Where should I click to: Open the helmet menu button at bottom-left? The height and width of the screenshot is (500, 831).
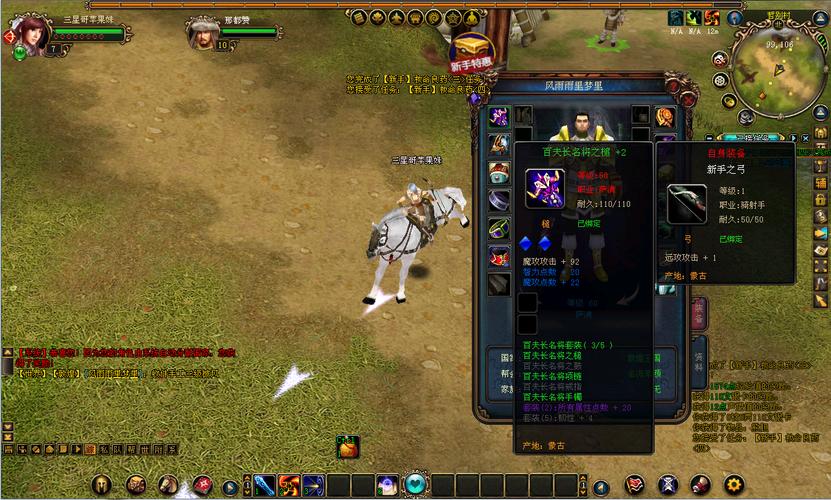(104, 485)
